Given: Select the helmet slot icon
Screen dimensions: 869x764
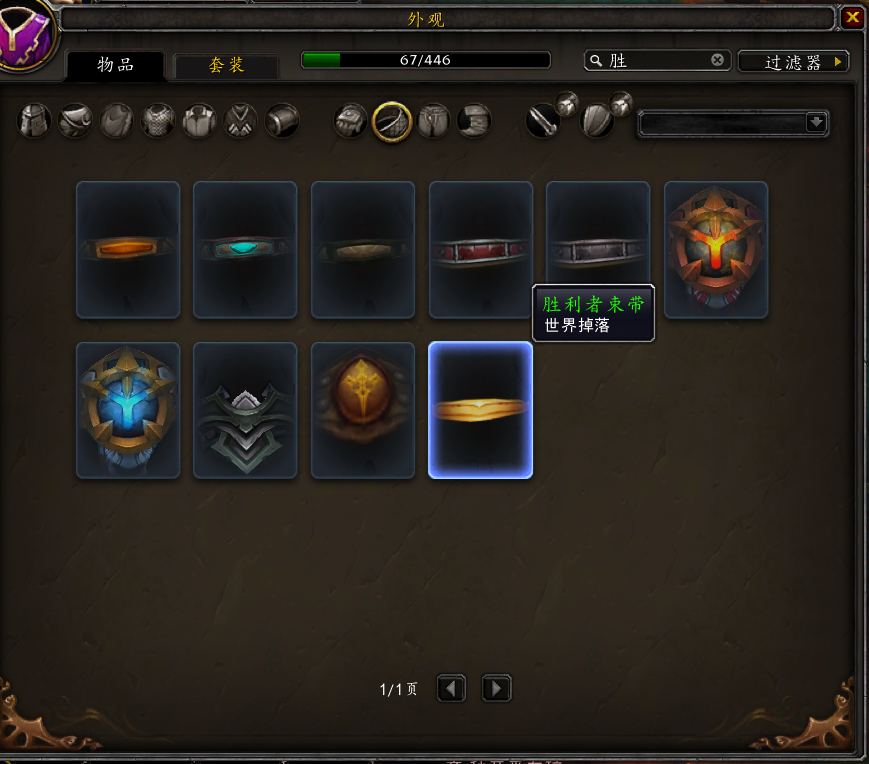Looking at the screenshot, I should (35, 121).
